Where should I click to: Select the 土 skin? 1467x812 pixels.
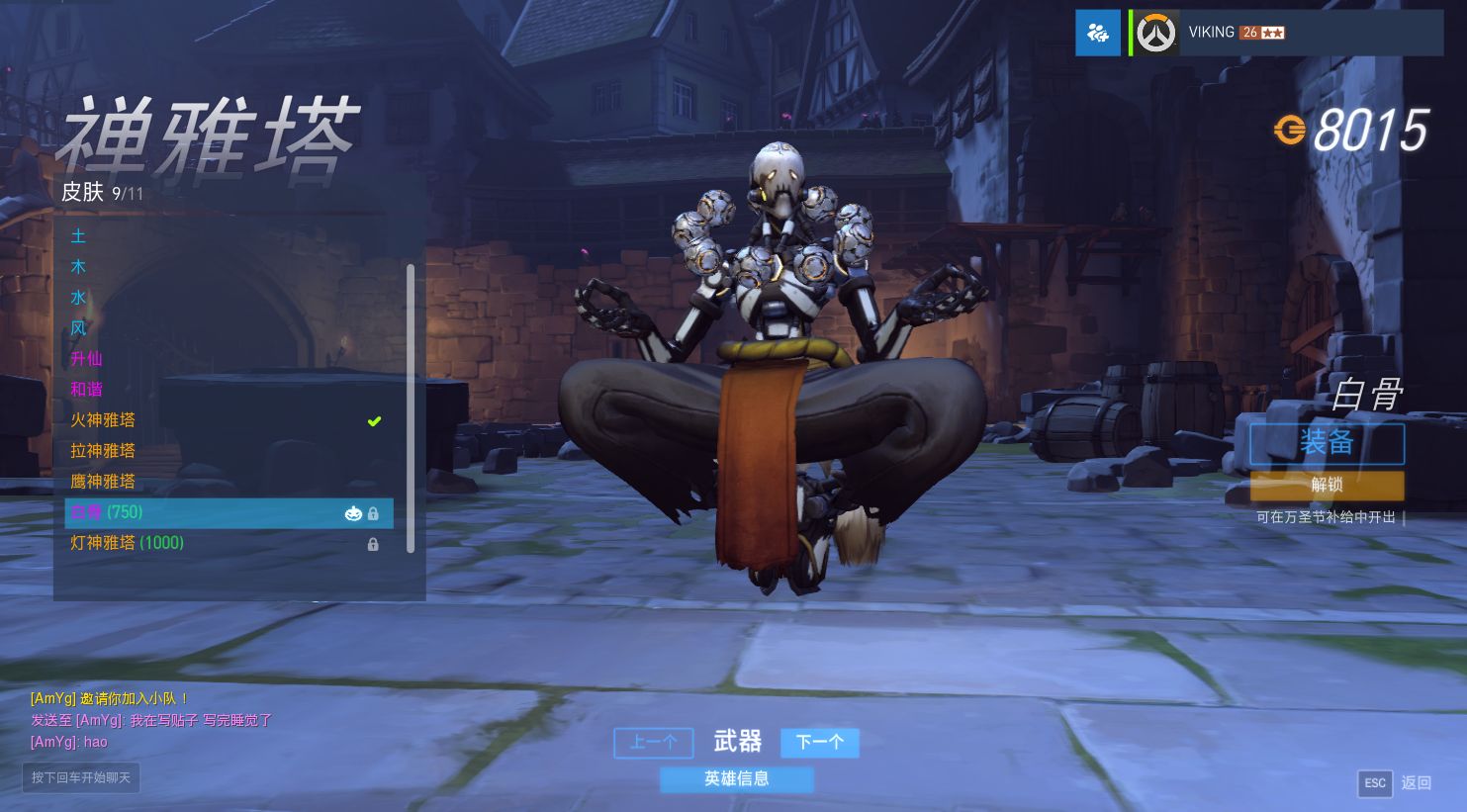tap(79, 236)
